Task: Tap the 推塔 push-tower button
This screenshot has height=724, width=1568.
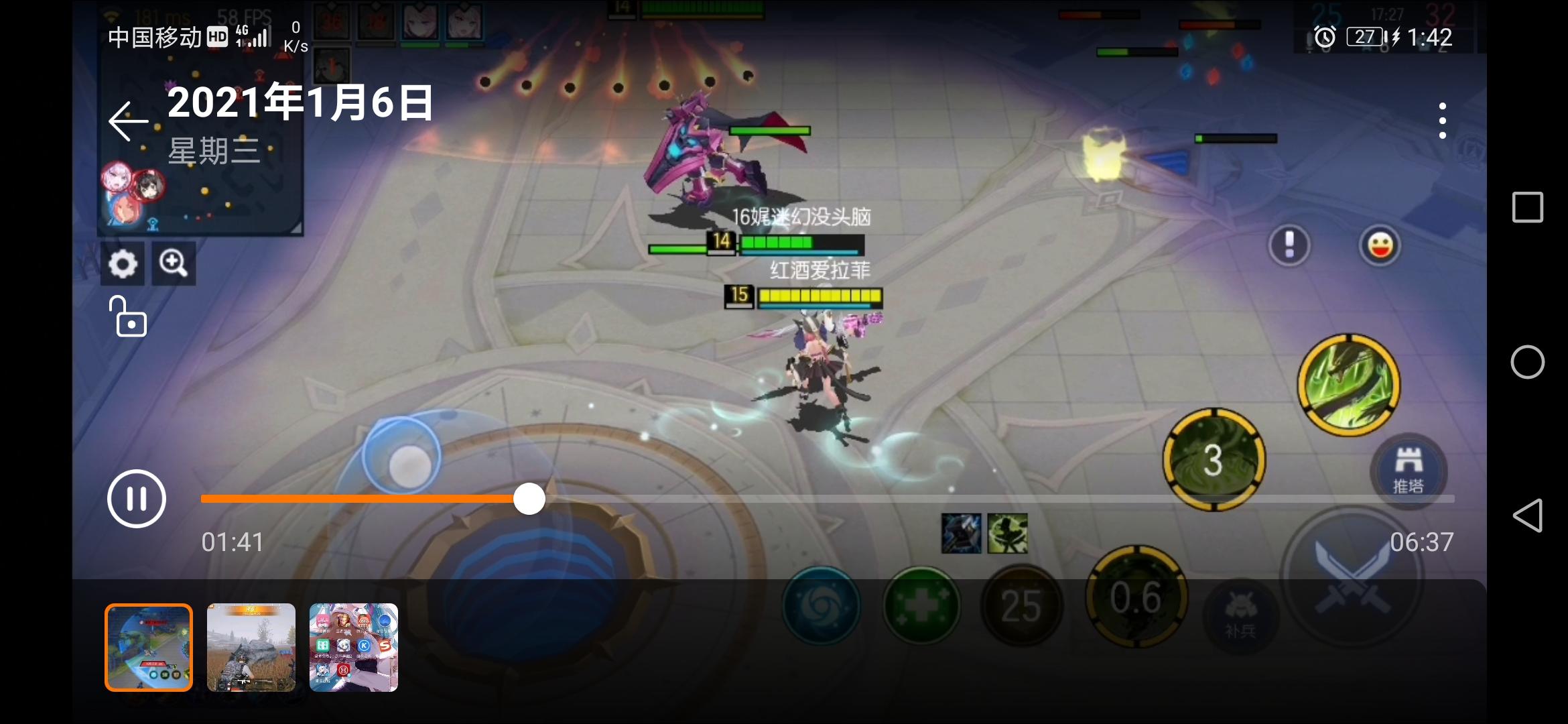Action: click(x=1407, y=471)
